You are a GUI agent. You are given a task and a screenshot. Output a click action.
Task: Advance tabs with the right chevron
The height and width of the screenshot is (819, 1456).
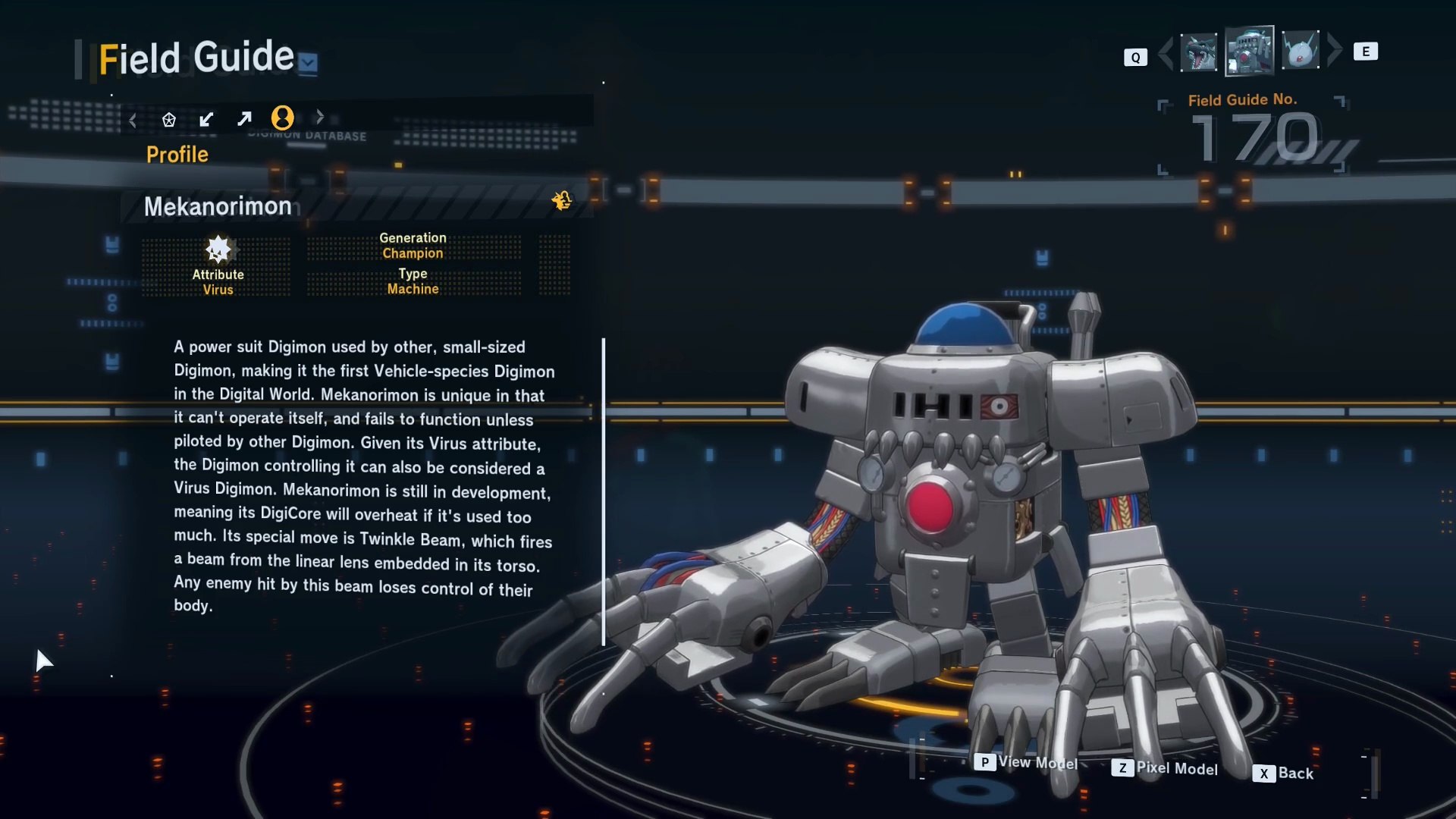(320, 117)
